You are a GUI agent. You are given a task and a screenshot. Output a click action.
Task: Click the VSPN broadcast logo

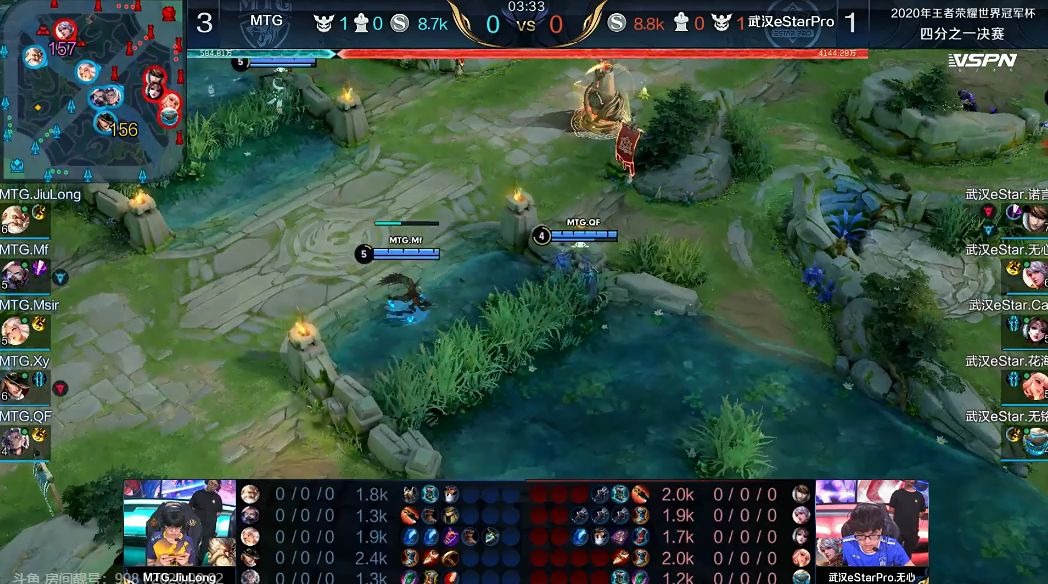(982, 61)
